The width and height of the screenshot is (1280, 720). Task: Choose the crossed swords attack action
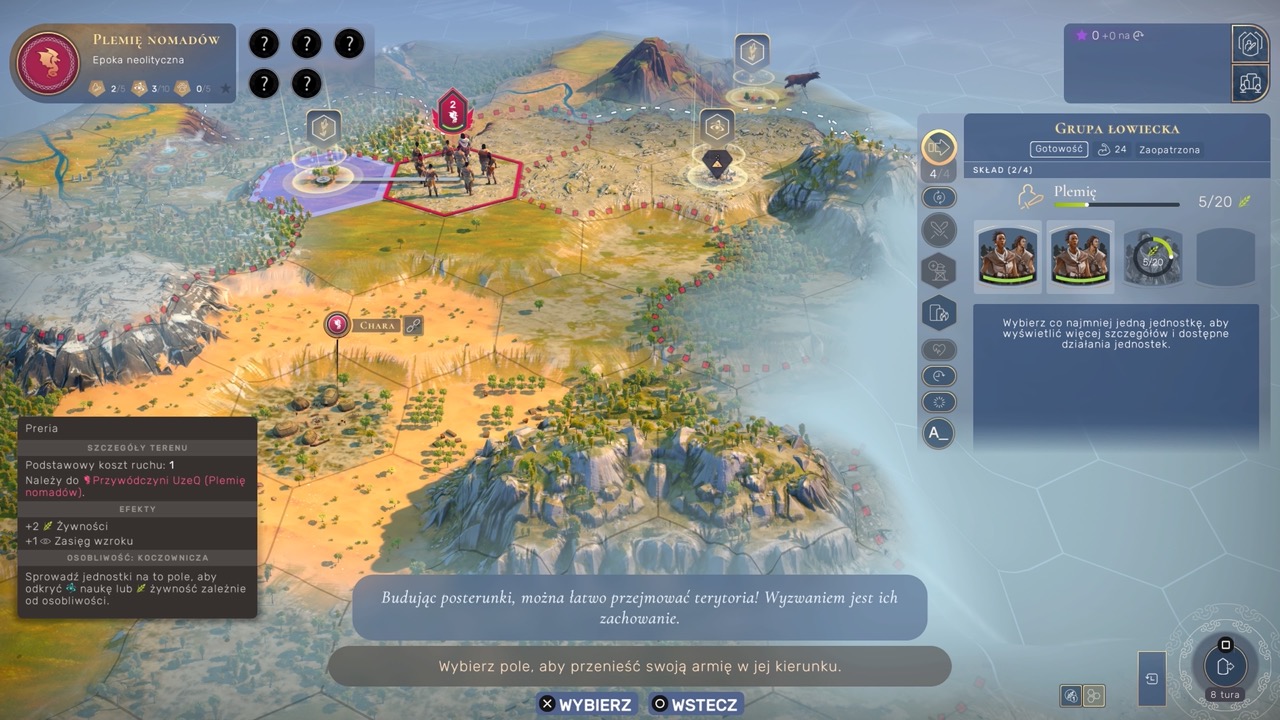[x=938, y=231]
